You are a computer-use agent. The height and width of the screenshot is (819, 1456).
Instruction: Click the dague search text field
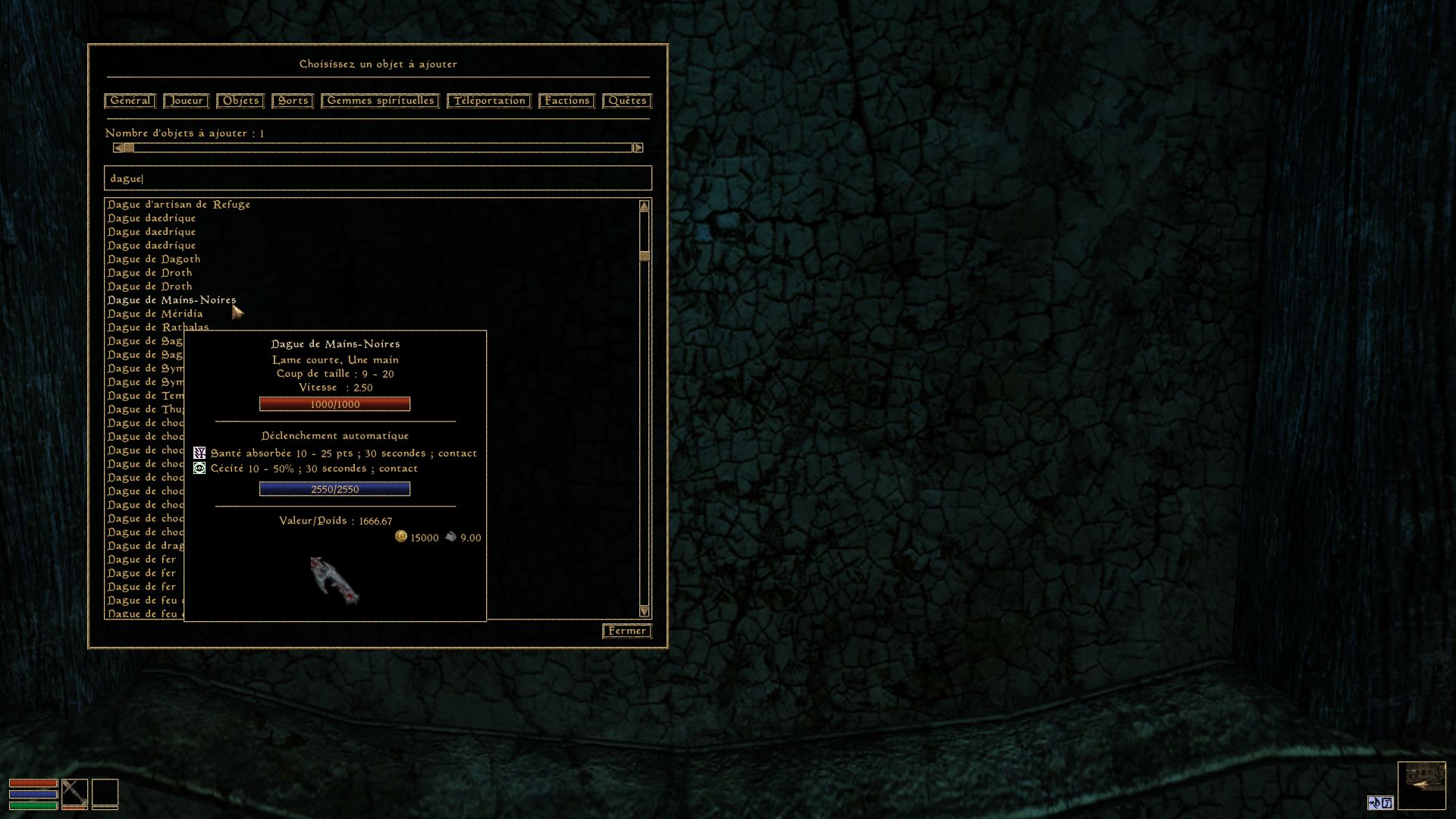point(378,178)
